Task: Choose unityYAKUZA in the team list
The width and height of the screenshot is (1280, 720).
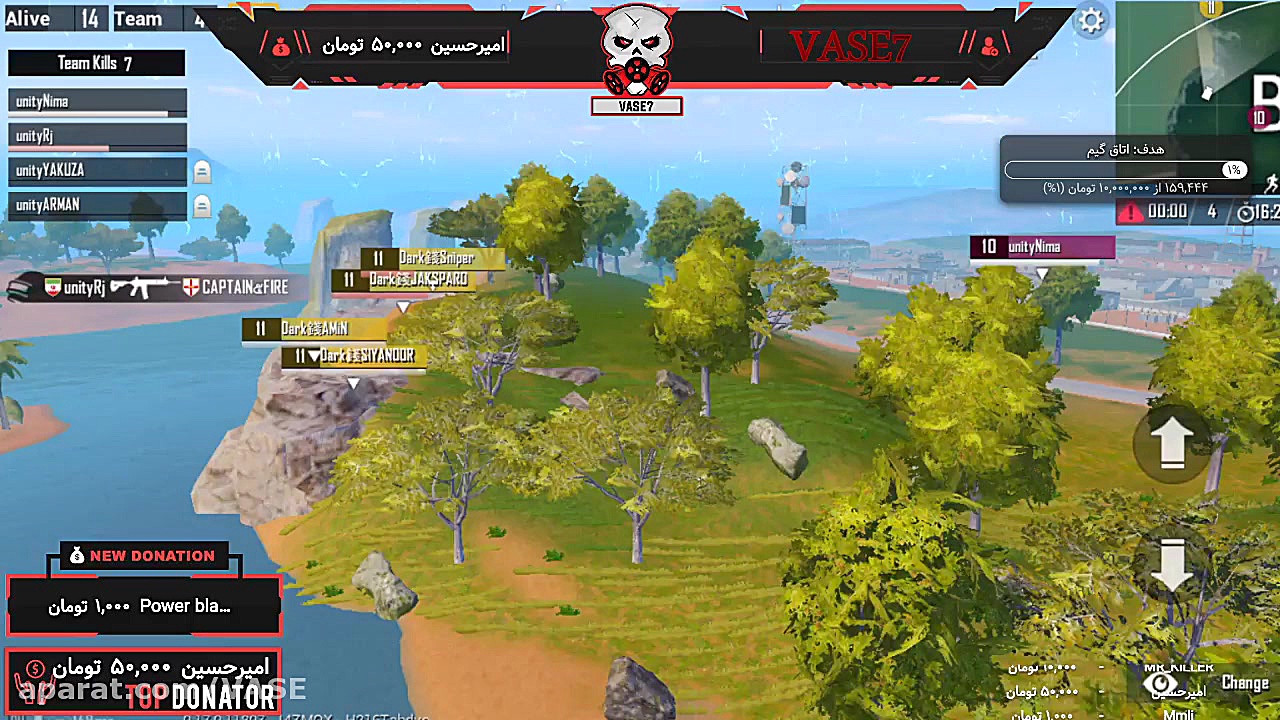Action: pyautogui.click(x=97, y=171)
